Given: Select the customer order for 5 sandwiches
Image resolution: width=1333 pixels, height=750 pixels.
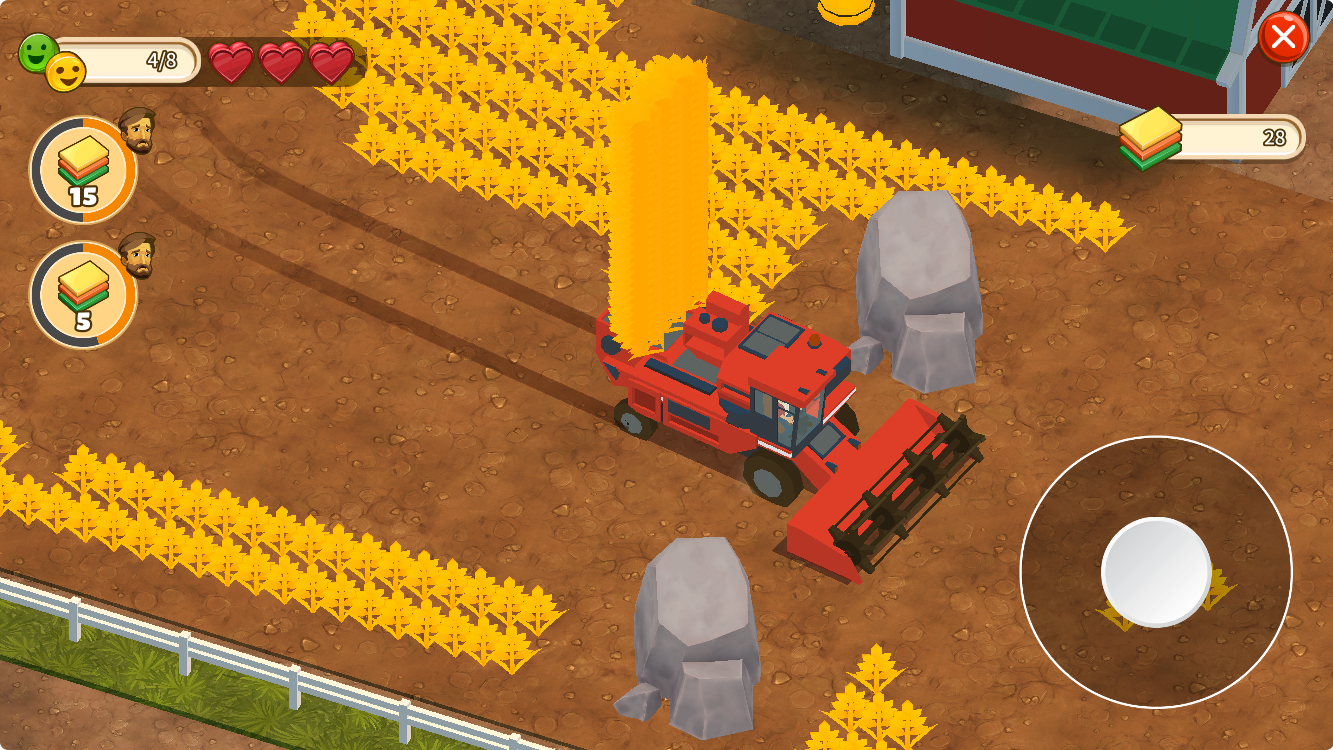Looking at the screenshot, I should coord(83,295).
